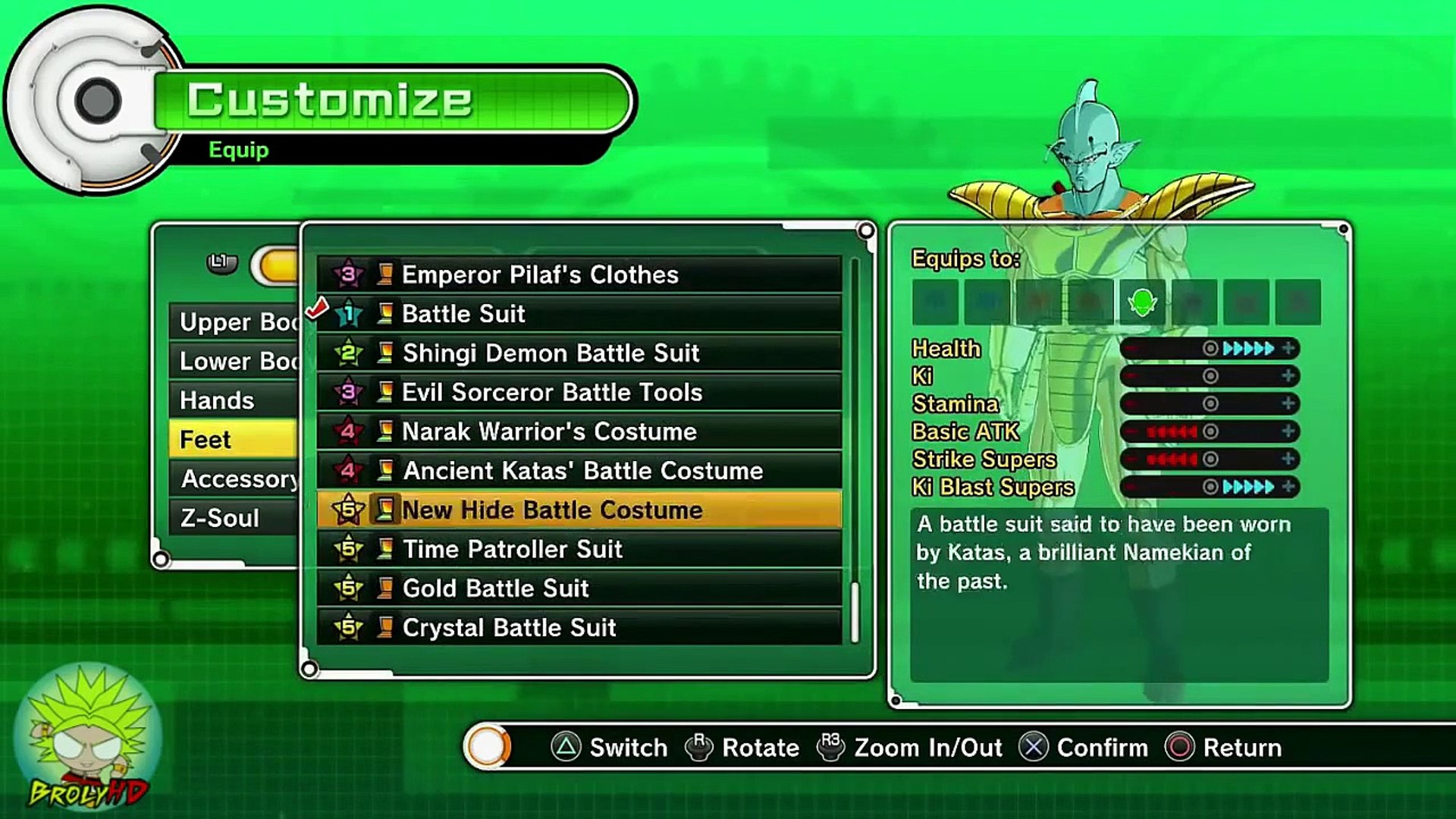Open the Lower Body category
This screenshot has width=1456, height=819.
click(x=235, y=362)
